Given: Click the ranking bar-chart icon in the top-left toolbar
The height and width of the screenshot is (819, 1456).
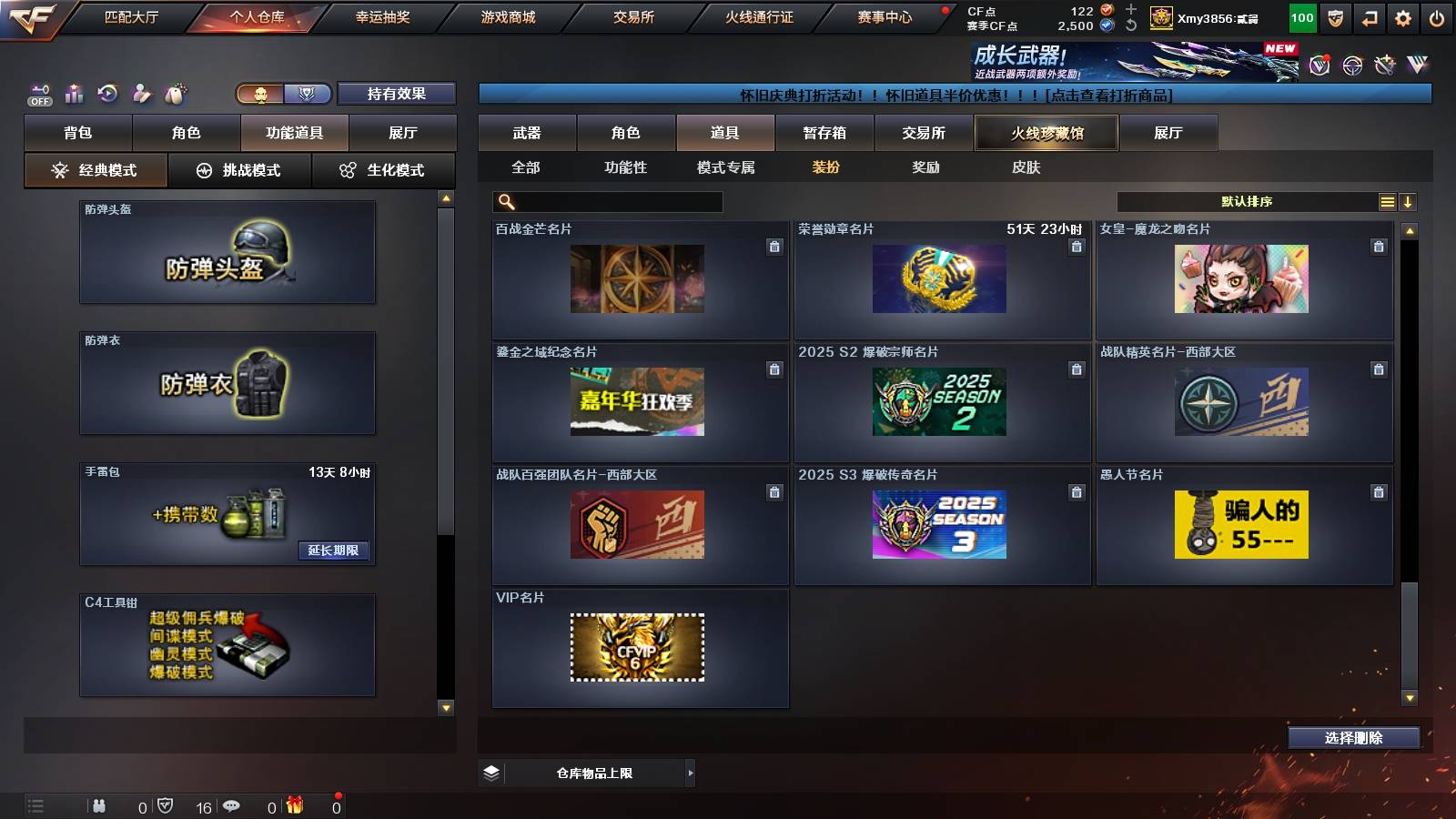Looking at the screenshot, I should 73,93.
